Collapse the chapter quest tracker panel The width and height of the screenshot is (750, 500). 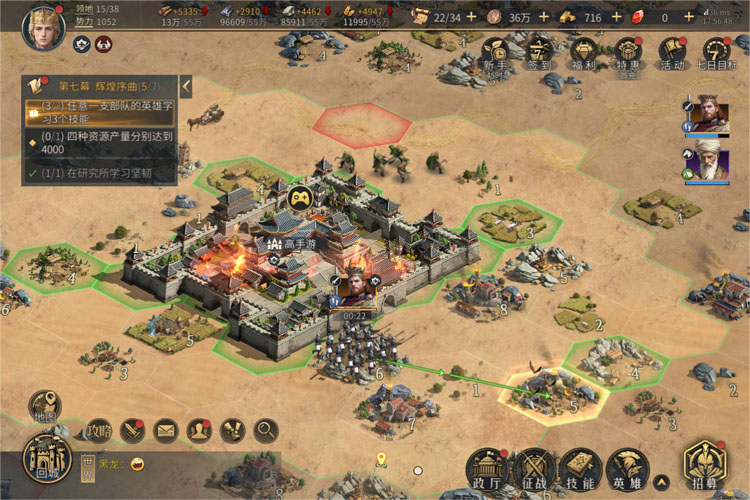click(x=186, y=87)
